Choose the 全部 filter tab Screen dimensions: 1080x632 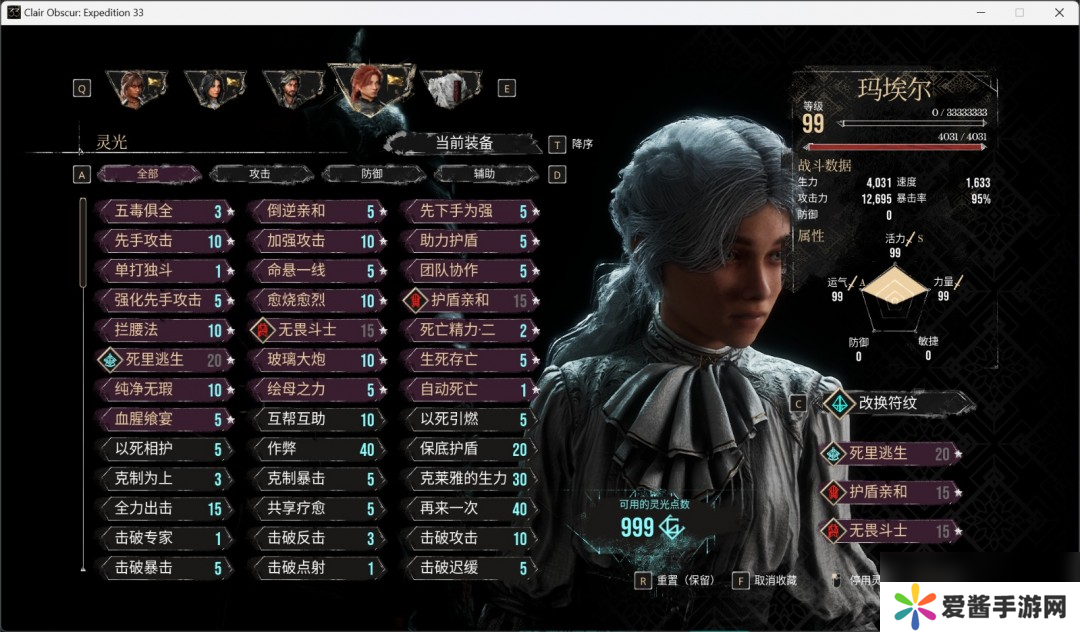pos(148,174)
